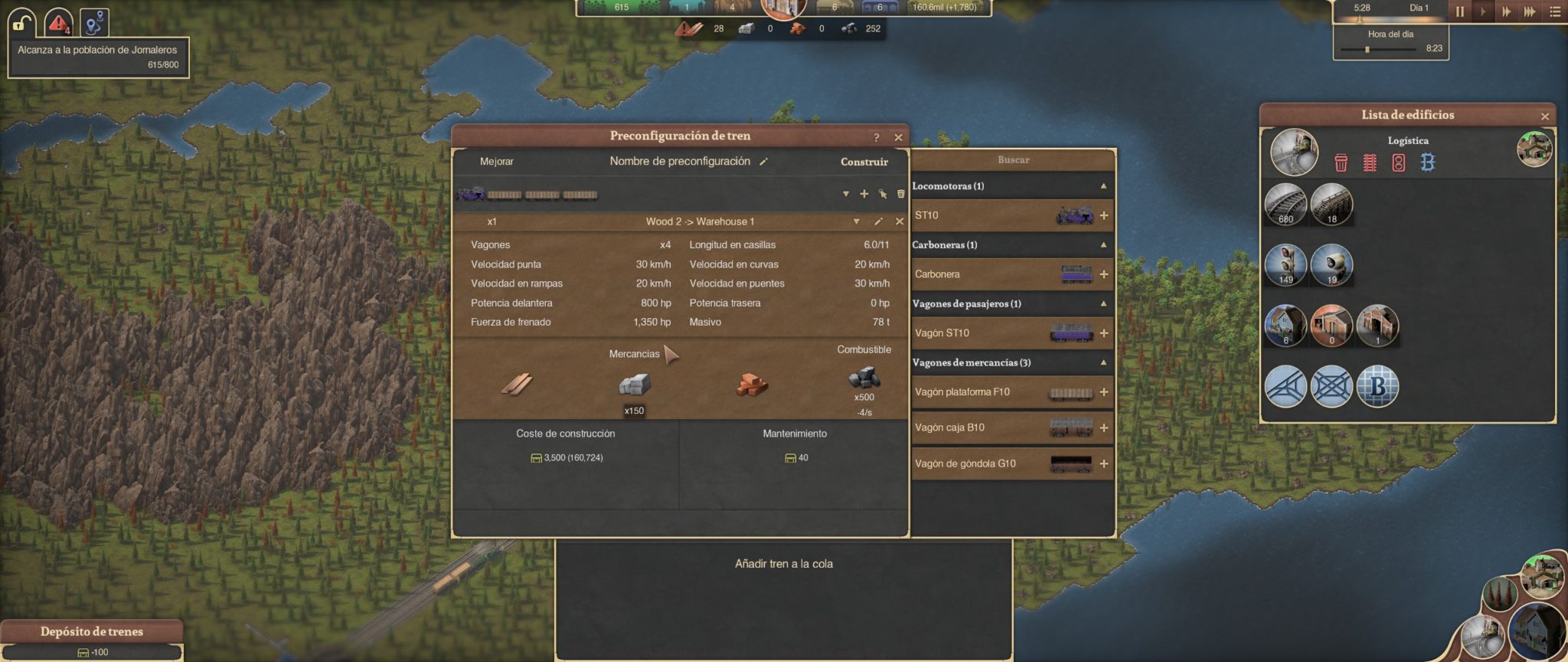Close the Lista de edificios panel

[1544, 116]
